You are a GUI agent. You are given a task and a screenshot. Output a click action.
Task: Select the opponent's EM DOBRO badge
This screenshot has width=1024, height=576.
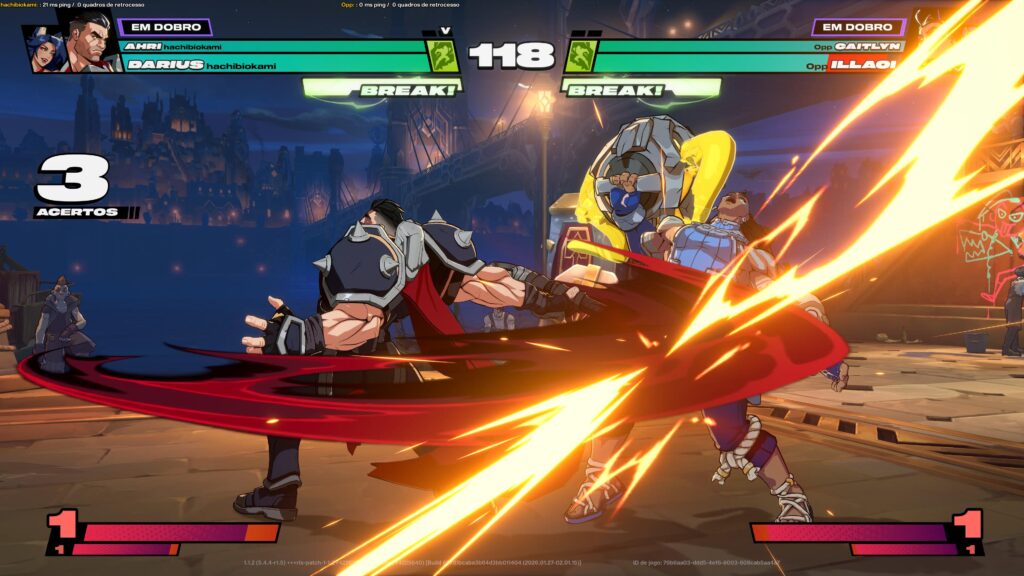pos(859,27)
